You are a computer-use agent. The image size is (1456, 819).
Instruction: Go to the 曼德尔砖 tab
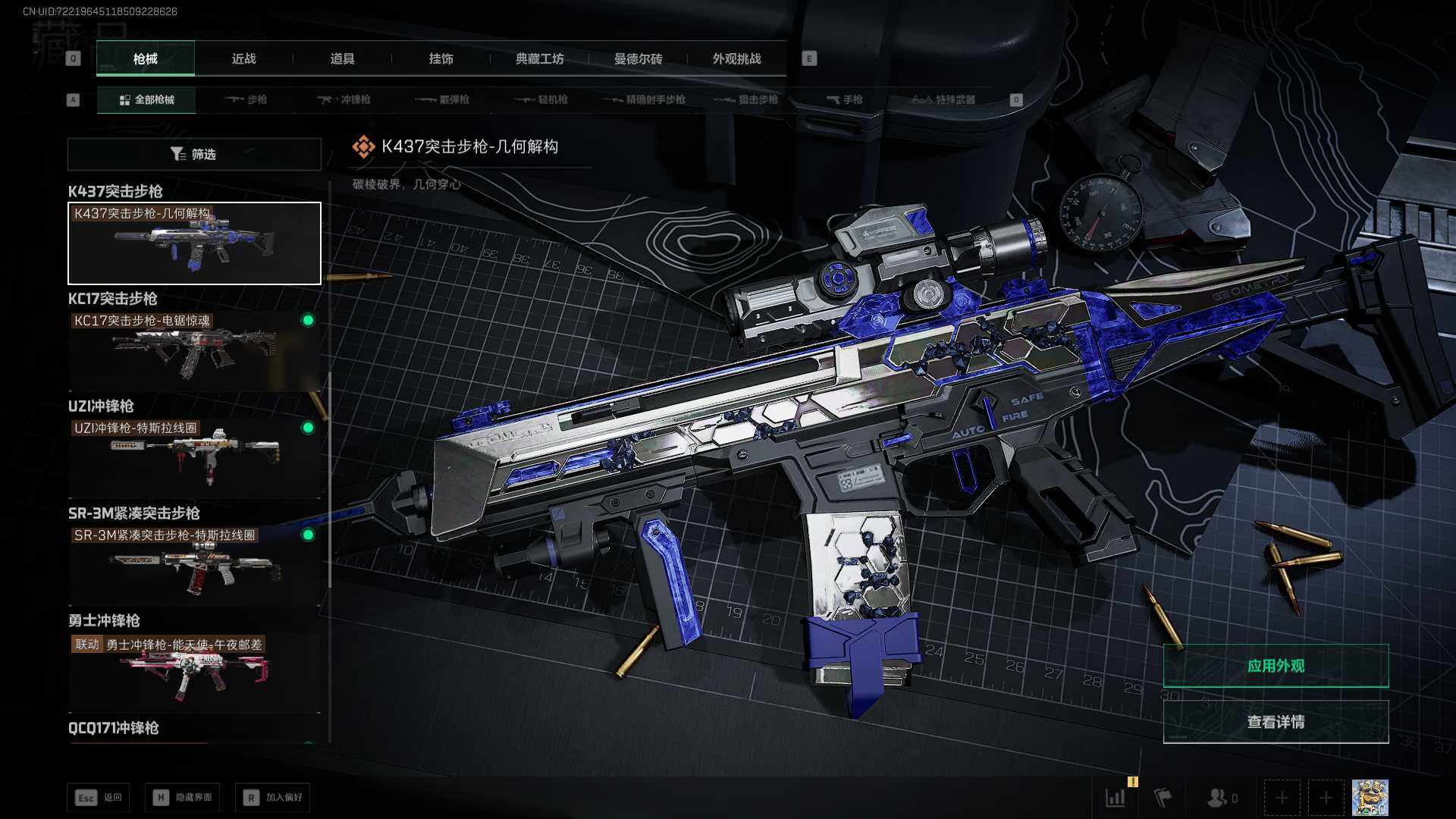[638, 58]
